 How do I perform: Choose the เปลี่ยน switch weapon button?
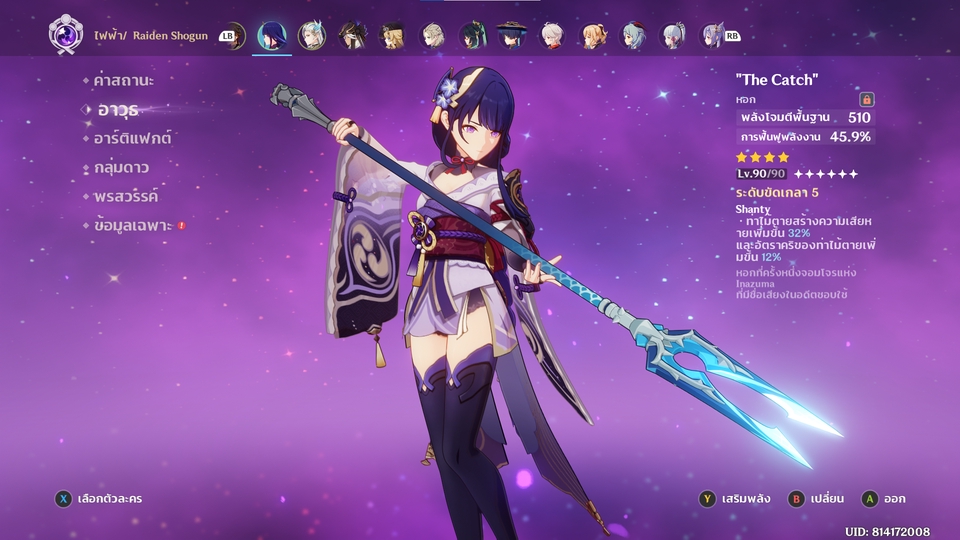[818, 497]
